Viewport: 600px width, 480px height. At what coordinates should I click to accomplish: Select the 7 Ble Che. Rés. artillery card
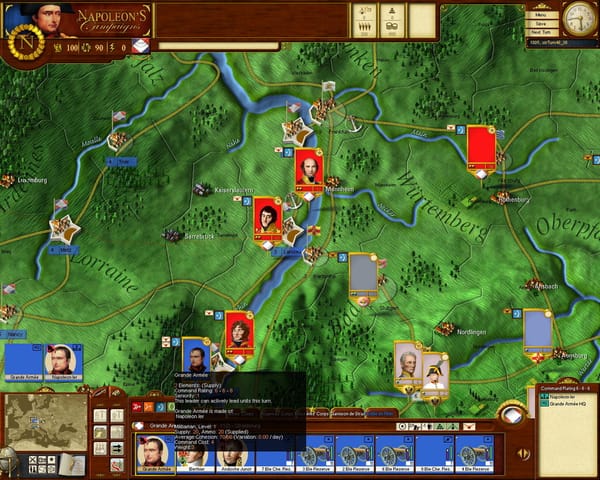[x=276, y=455]
